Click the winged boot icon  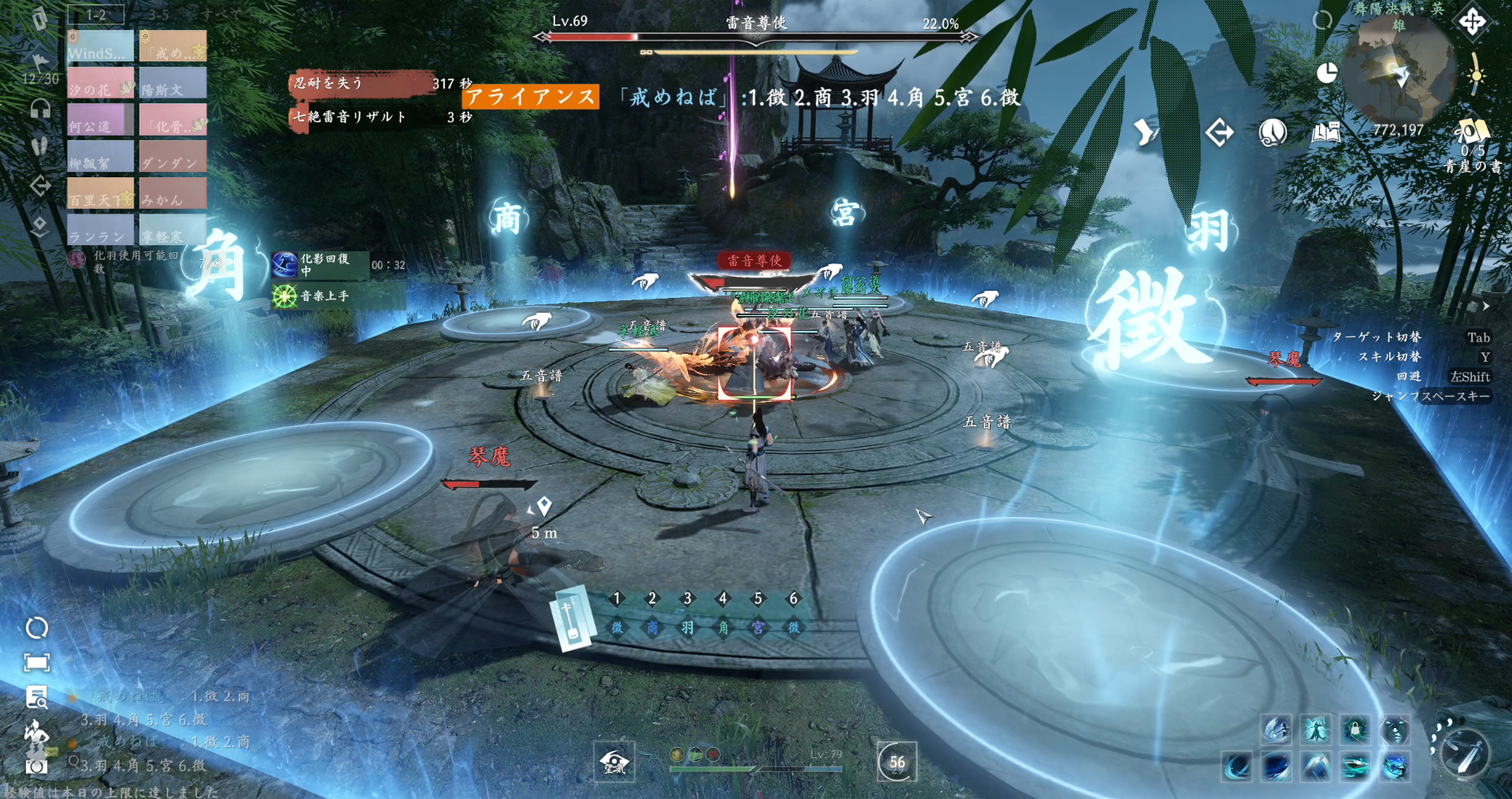(1146, 132)
